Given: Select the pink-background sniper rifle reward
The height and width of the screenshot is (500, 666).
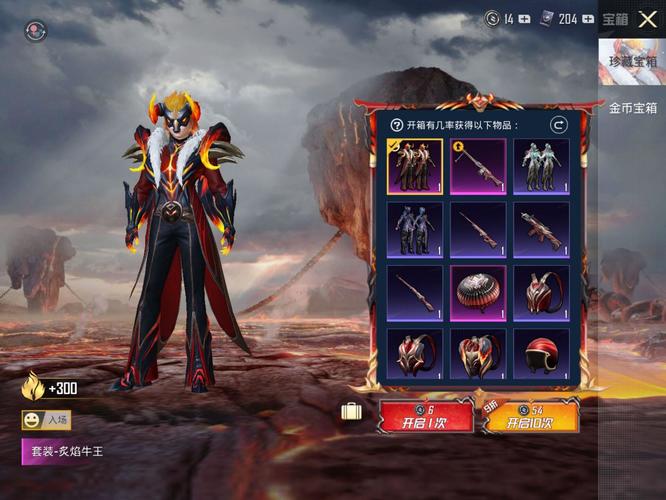Looking at the screenshot, I should pyautogui.click(x=478, y=166).
